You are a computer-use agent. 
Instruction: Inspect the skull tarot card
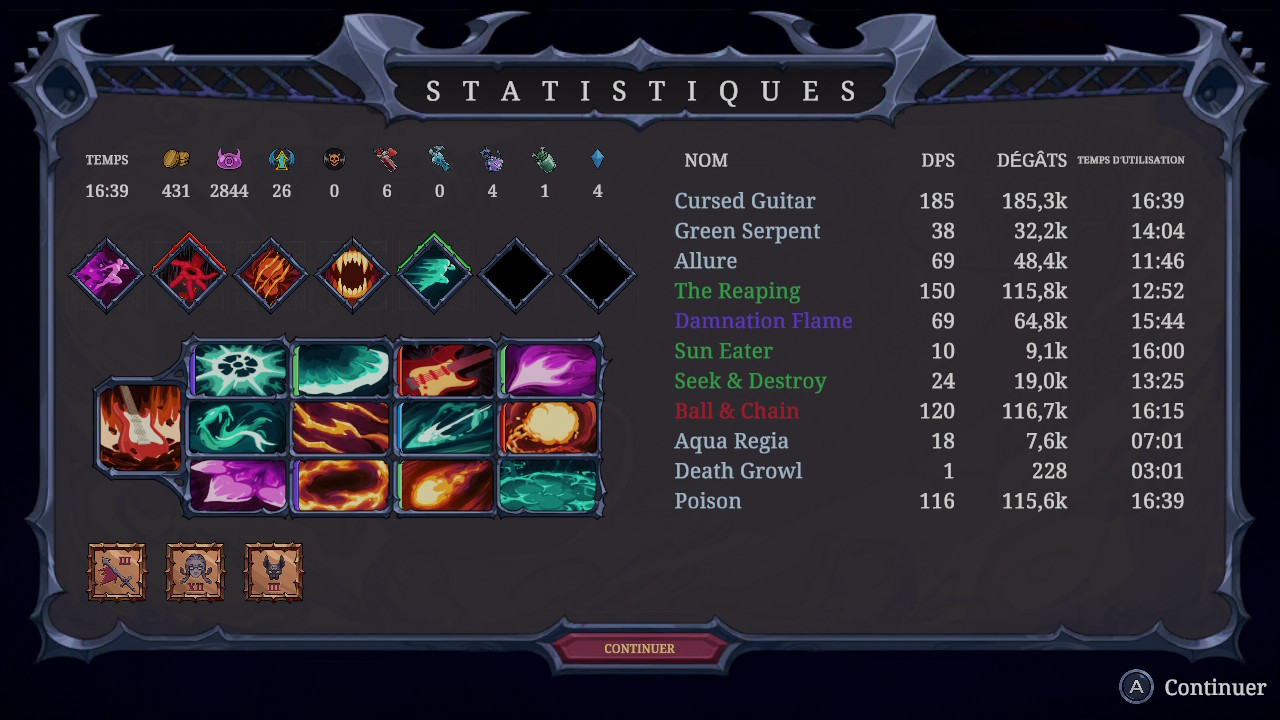point(195,572)
